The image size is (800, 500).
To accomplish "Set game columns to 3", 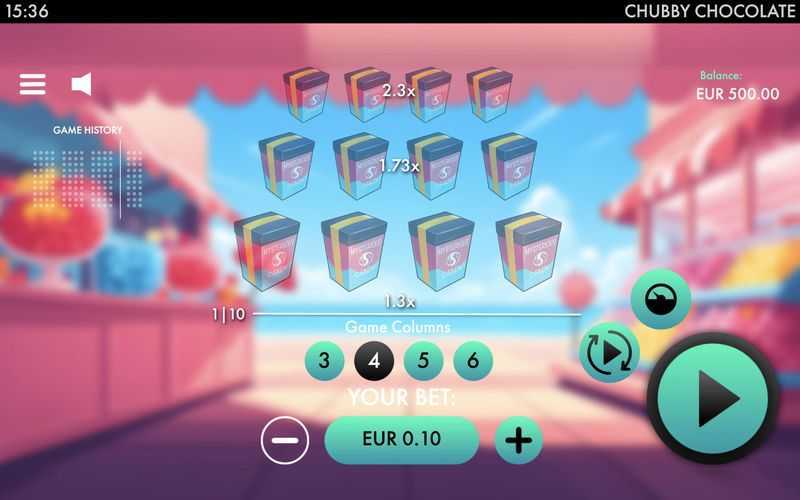I will pos(324,361).
